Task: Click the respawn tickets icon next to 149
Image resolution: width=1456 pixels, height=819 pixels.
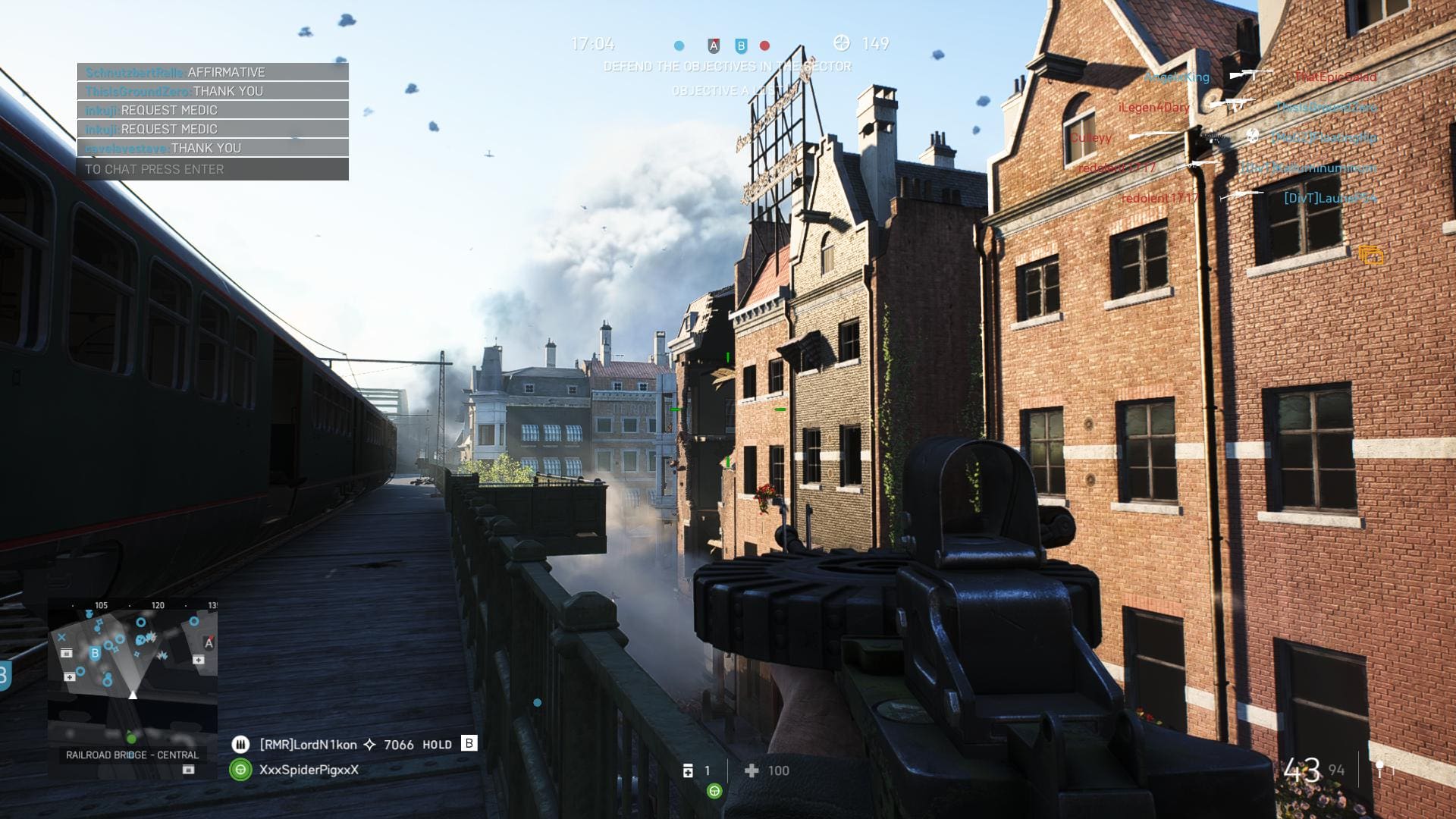Action: 841,43
